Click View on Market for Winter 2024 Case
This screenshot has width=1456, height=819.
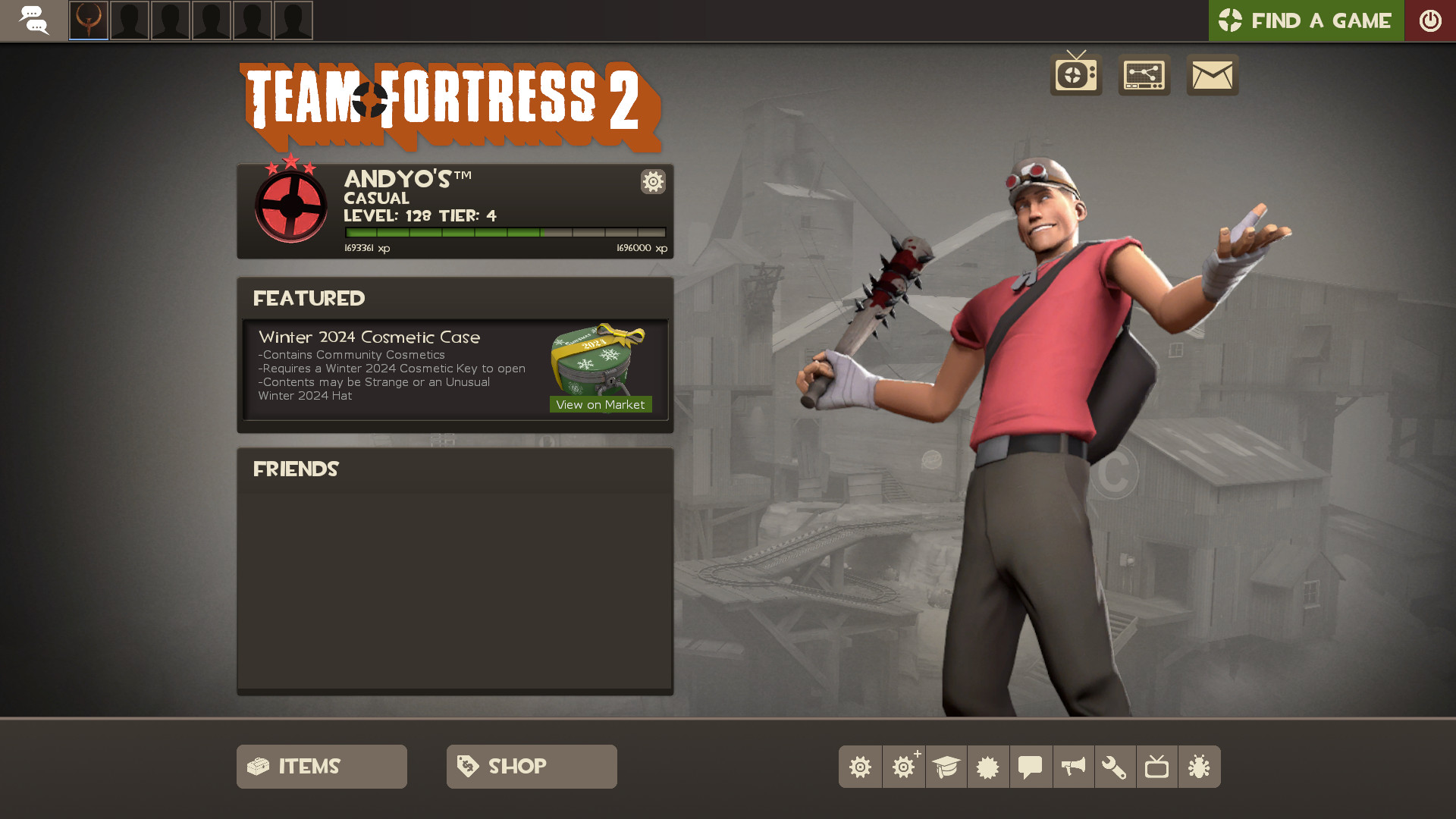600,404
